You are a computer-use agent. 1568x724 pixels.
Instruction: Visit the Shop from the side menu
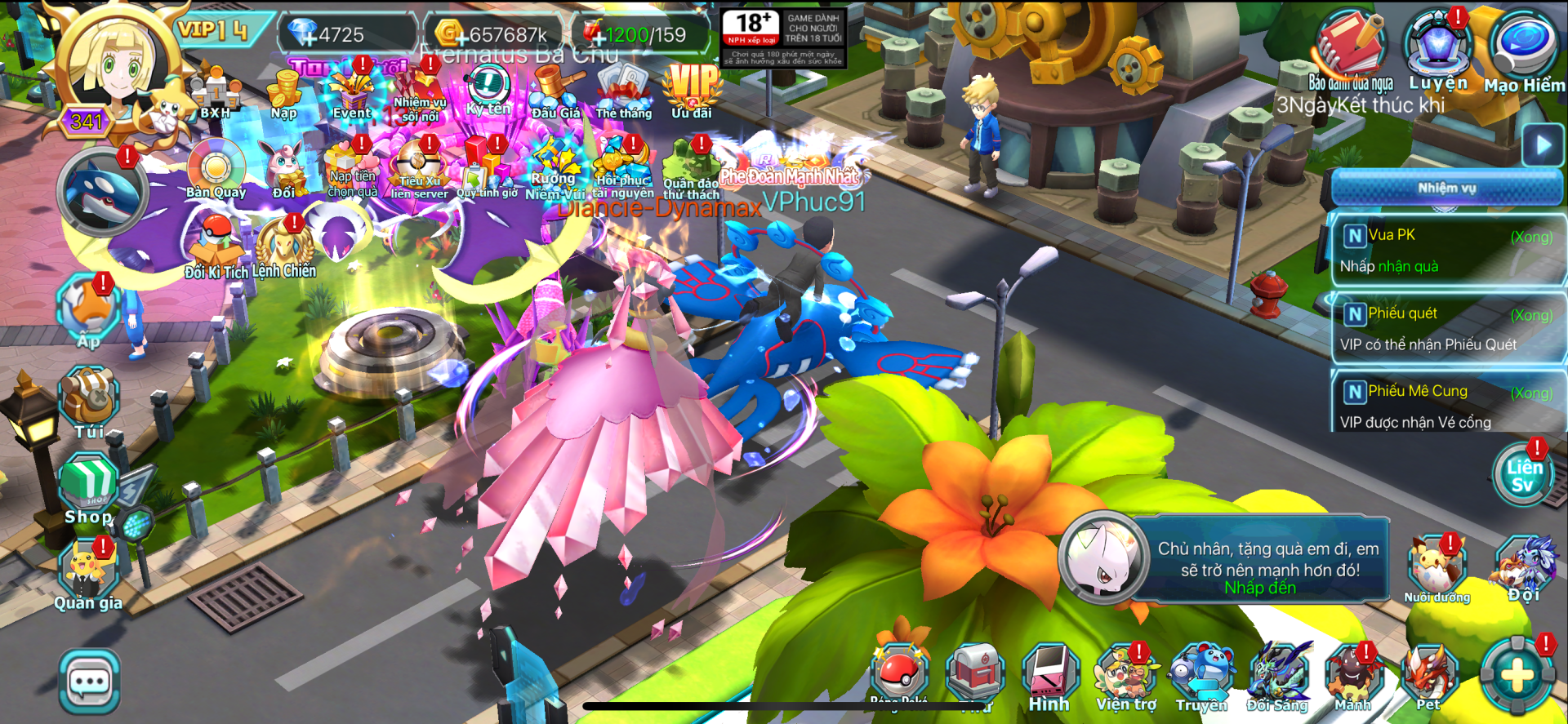(89, 490)
